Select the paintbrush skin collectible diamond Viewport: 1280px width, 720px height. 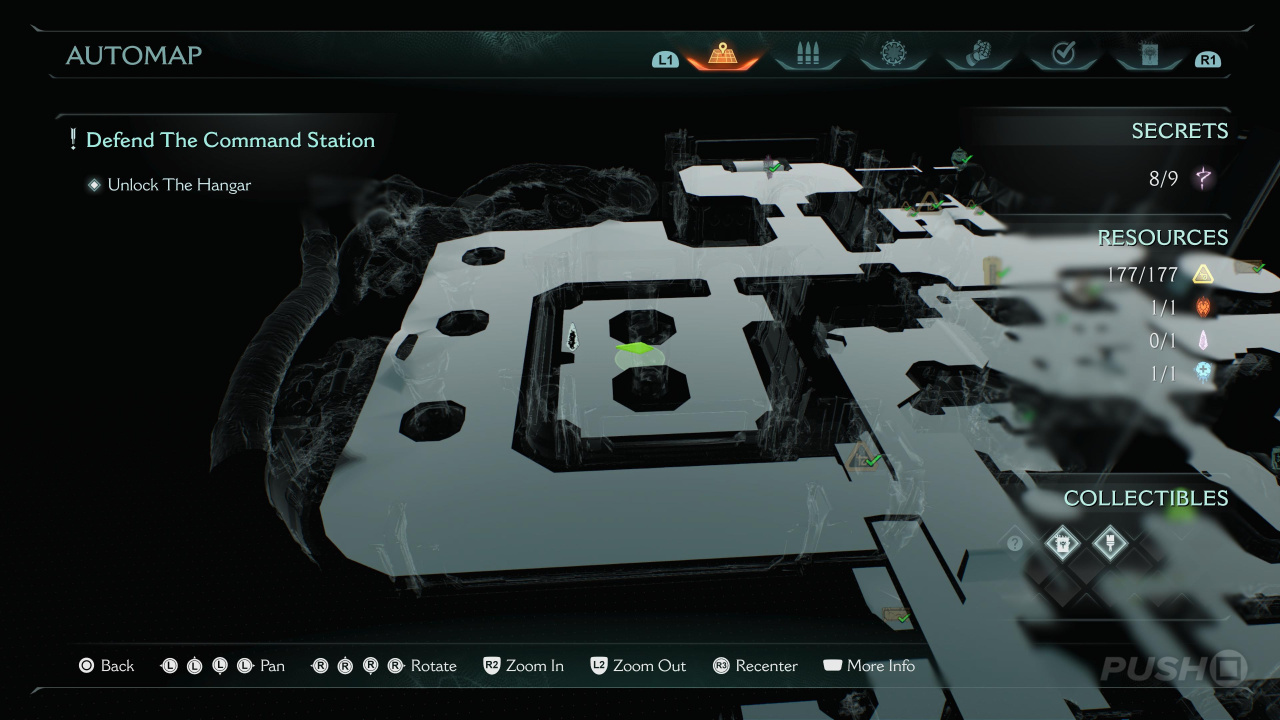(x=1109, y=544)
